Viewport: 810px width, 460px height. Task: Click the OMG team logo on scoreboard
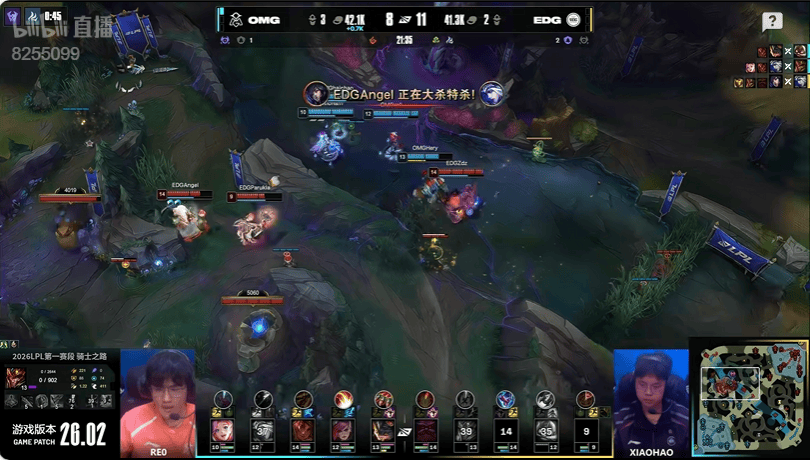(x=234, y=19)
